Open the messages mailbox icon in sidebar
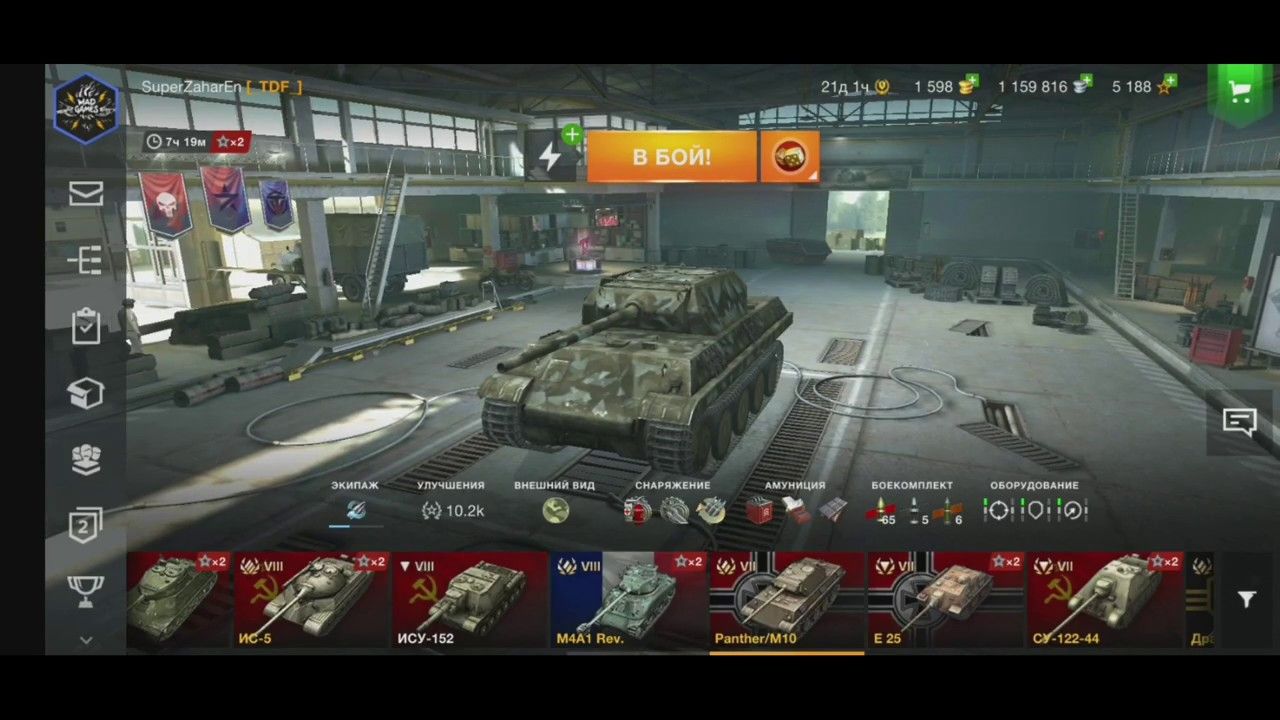Screen dimensions: 1280x720 click(85, 193)
